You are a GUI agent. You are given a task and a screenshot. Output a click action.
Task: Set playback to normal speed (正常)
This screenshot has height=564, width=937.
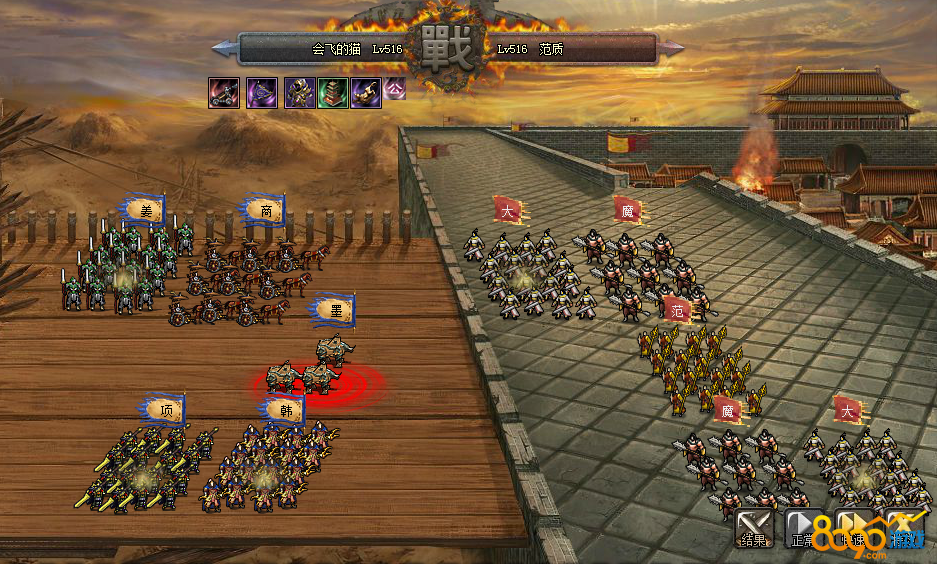(803, 527)
